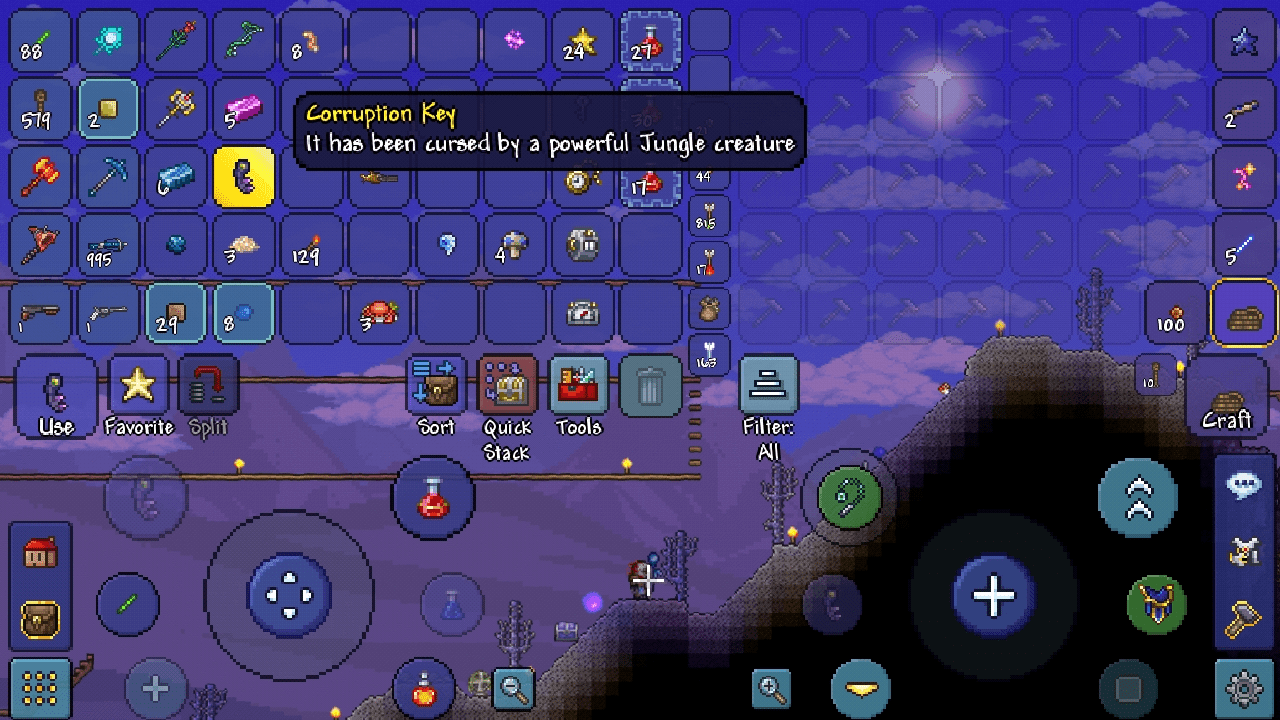Image resolution: width=1280 pixels, height=720 pixels.
Task: Collapse controls with the yellow down chevron
Action: tap(860, 688)
